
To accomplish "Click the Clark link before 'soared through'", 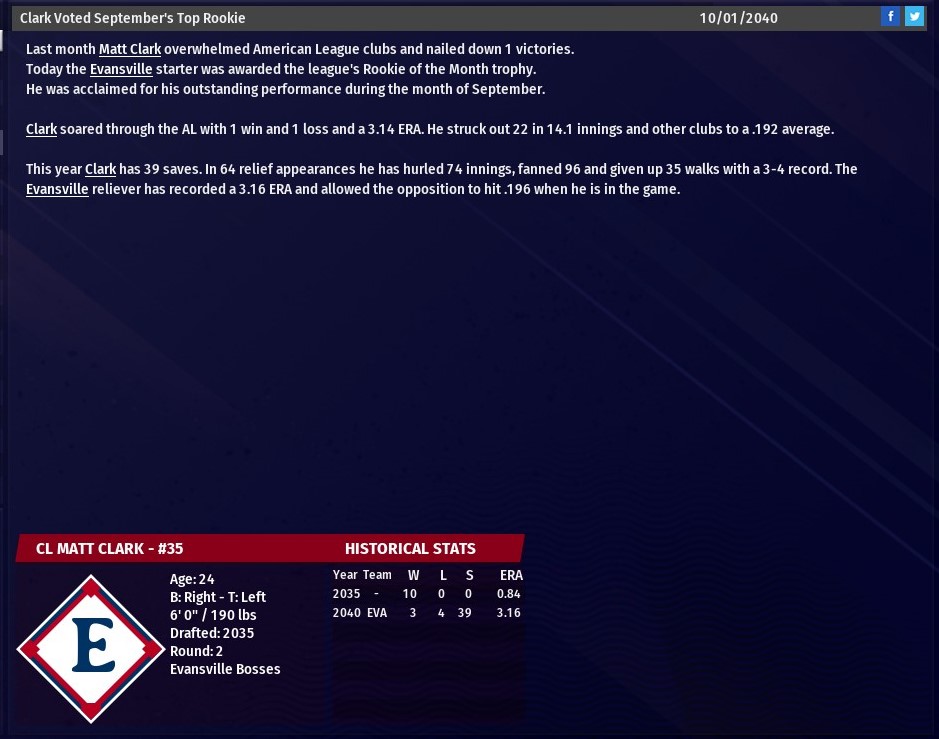I will coord(42,129).
